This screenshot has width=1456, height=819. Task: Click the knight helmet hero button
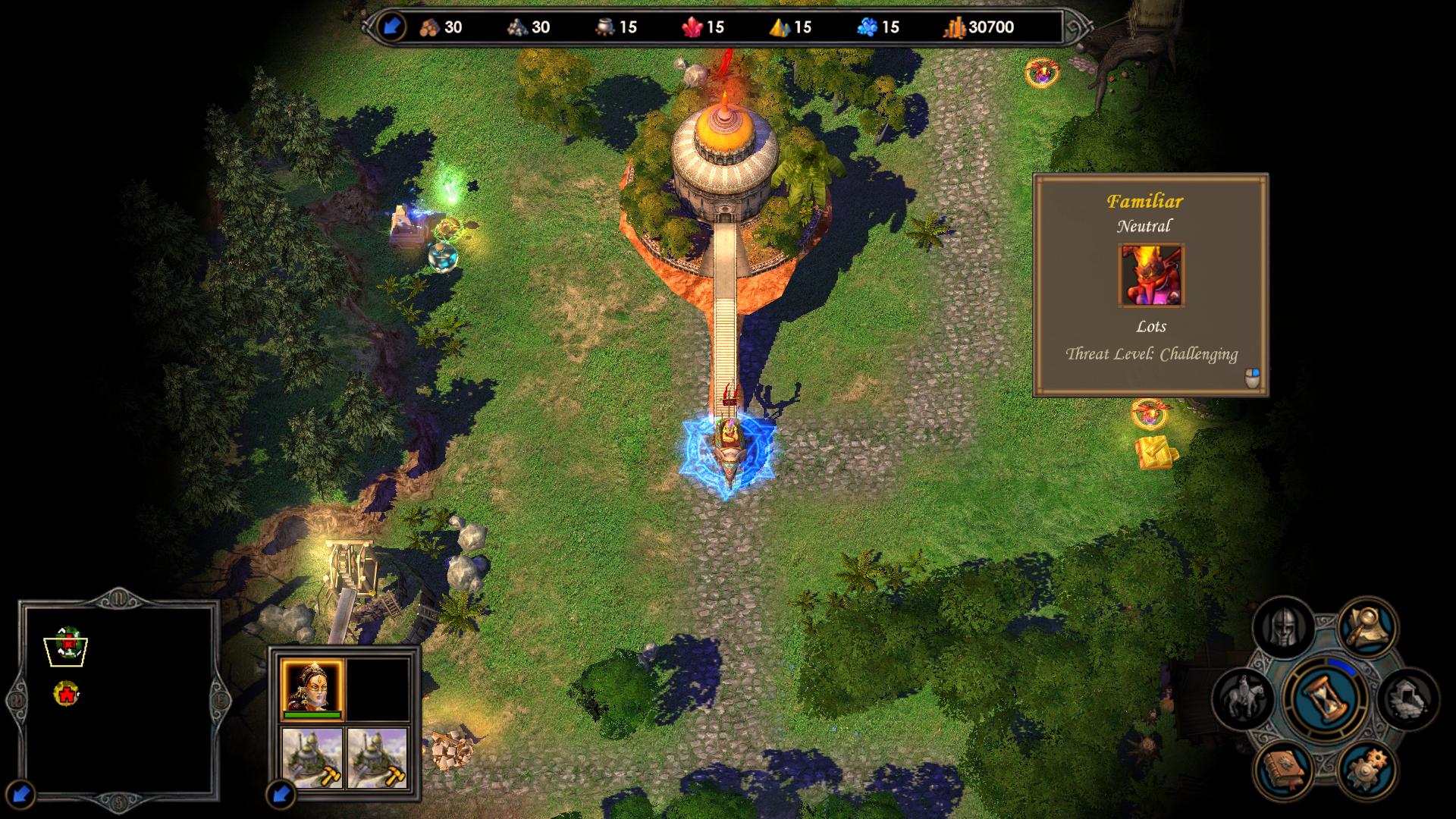1283,626
